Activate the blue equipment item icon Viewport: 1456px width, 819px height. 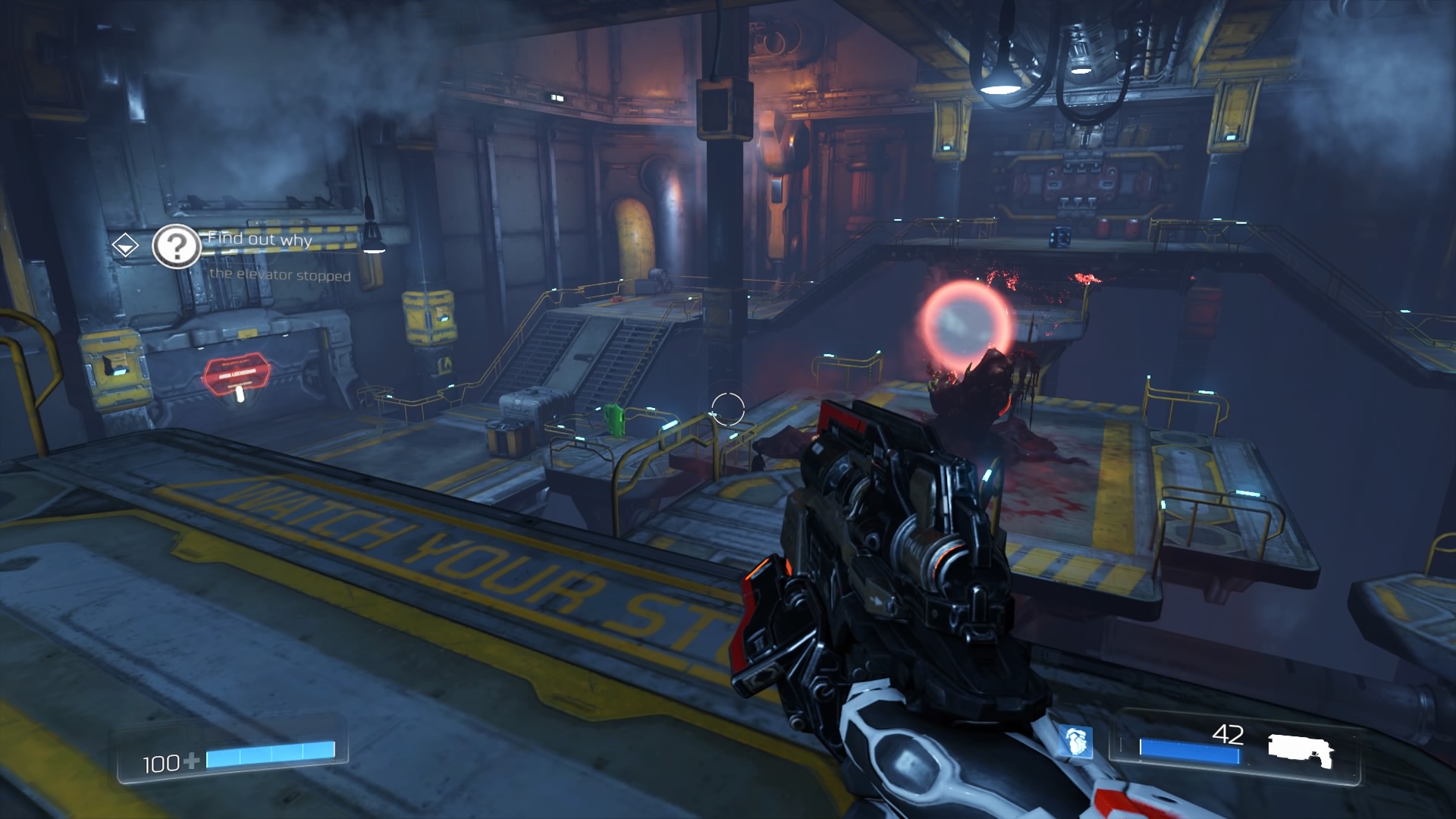pyautogui.click(x=1075, y=742)
